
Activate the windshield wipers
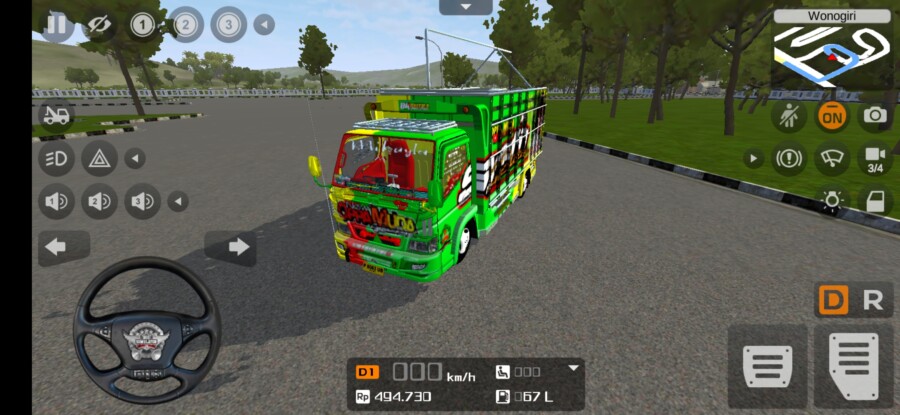(832, 158)
